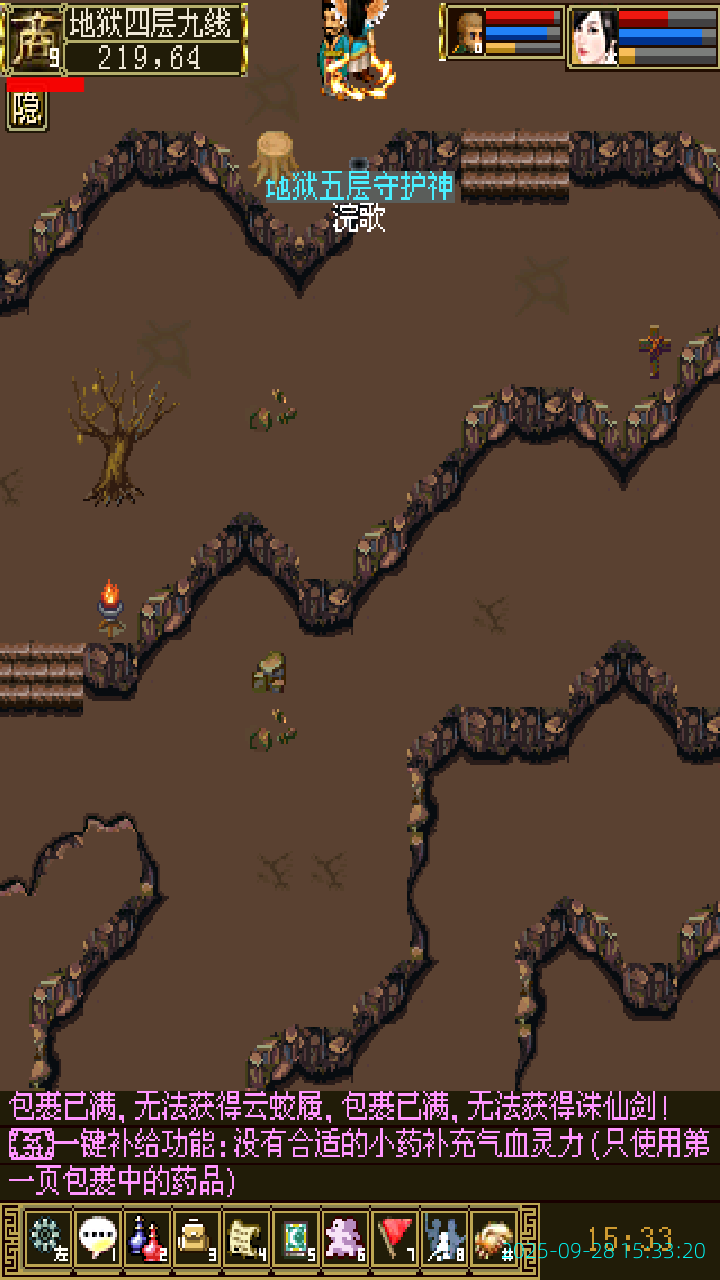Viewport: 720px width, 1280px height.
Task: Click the red flag icon
Action: point(396,1239)
